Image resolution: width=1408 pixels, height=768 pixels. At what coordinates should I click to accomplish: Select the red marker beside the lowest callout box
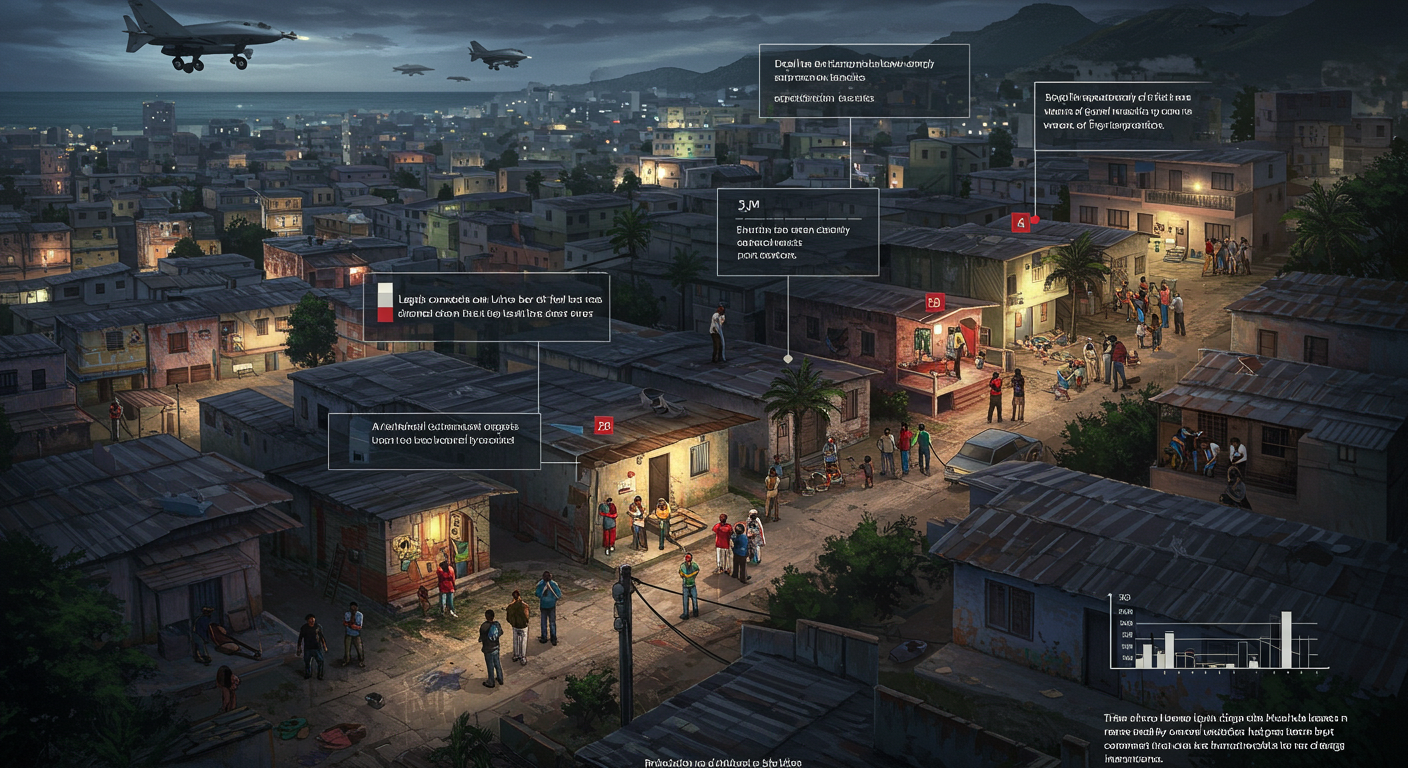coord(603,426)
